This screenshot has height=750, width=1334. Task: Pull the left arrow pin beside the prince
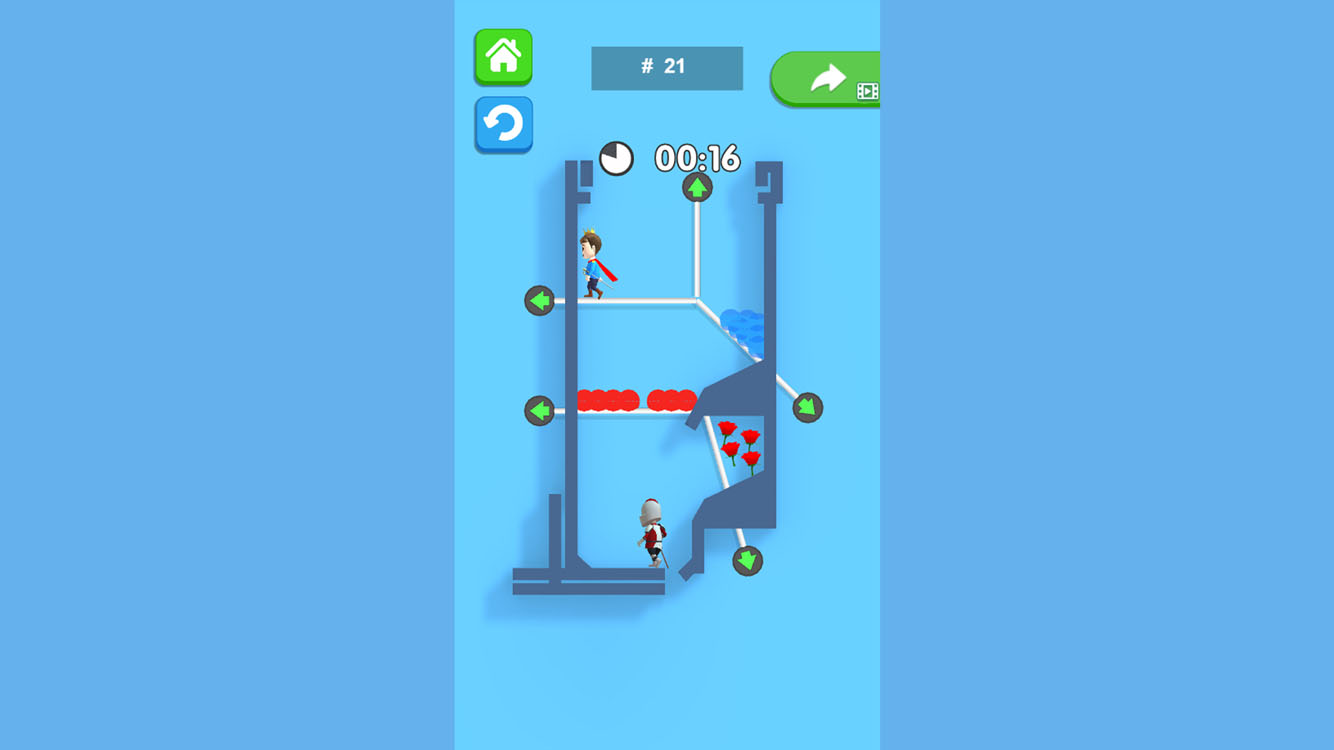pos(541,298)
